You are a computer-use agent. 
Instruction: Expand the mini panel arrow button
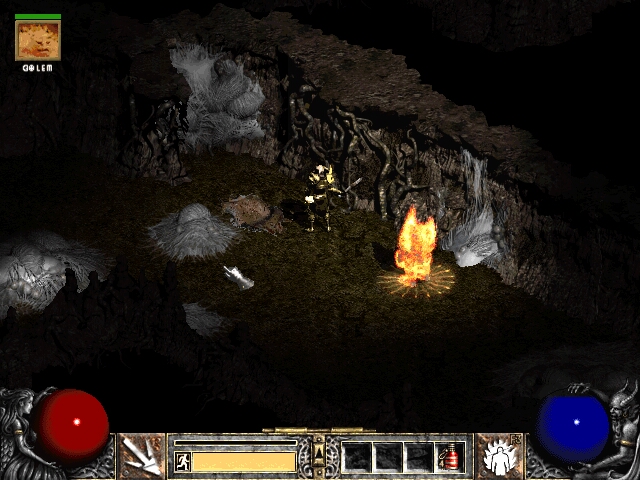click(319, 455)
